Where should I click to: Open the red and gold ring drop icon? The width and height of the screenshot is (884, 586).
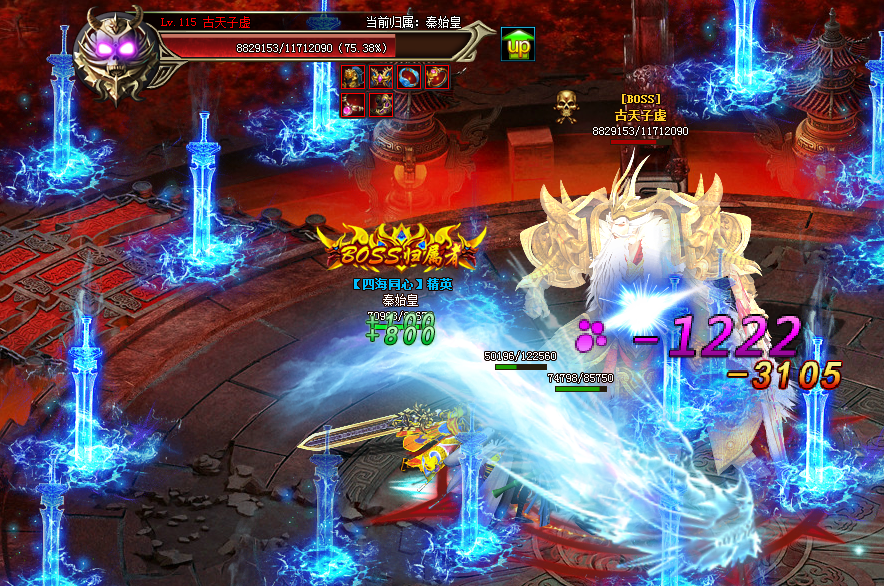[436, 77]
